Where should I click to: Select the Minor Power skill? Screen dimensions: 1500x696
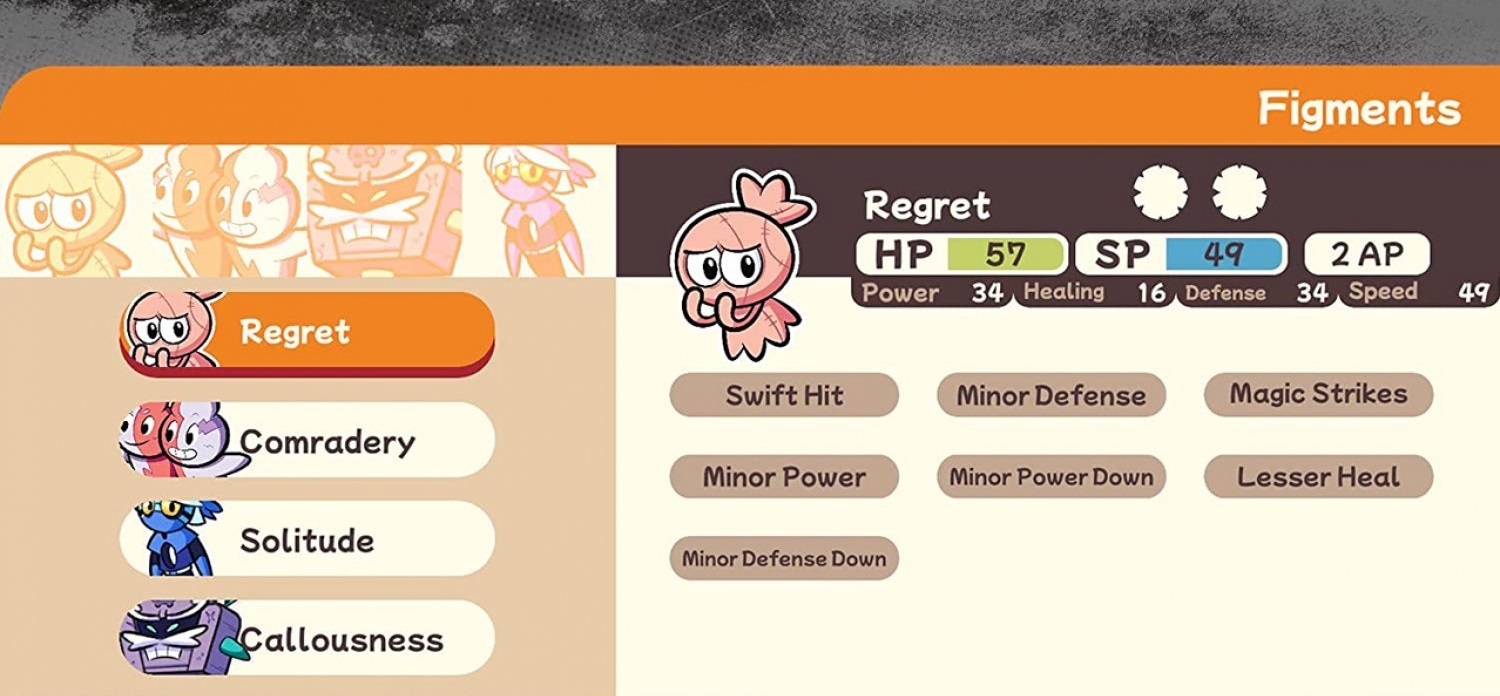784,477
